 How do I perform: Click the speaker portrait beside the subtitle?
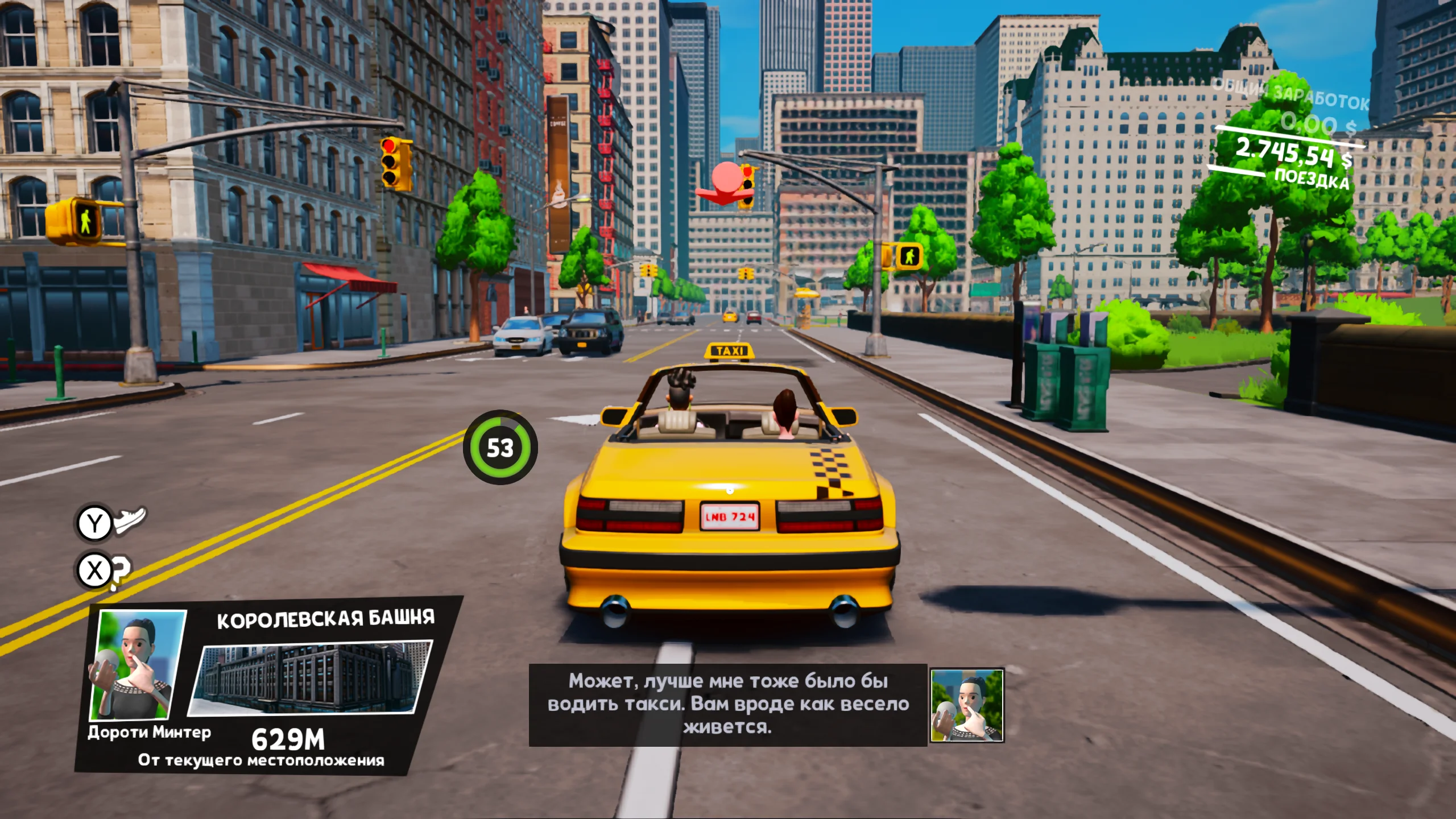pos(966,705)
